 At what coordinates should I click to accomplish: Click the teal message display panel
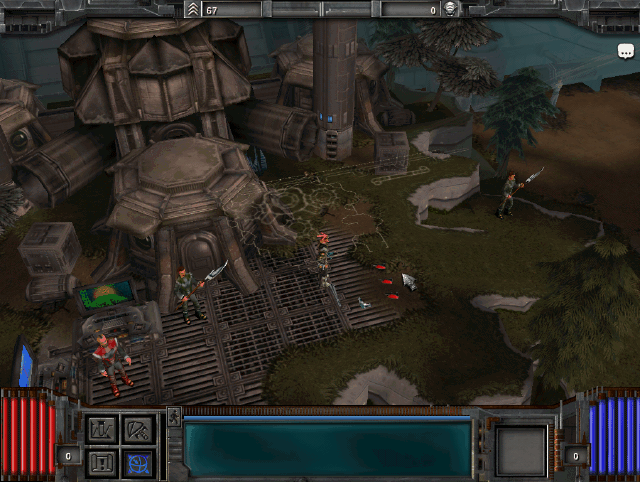[x=327, y=447]
